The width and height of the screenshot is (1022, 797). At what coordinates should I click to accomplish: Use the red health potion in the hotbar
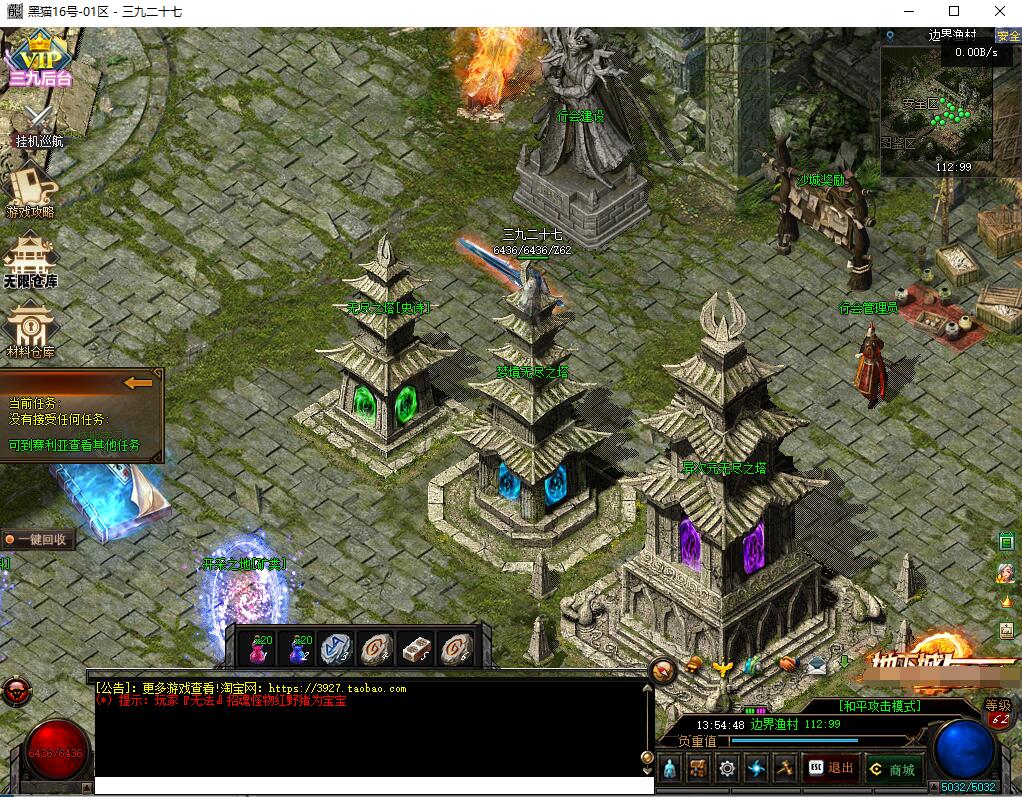(x=258, y=650)
